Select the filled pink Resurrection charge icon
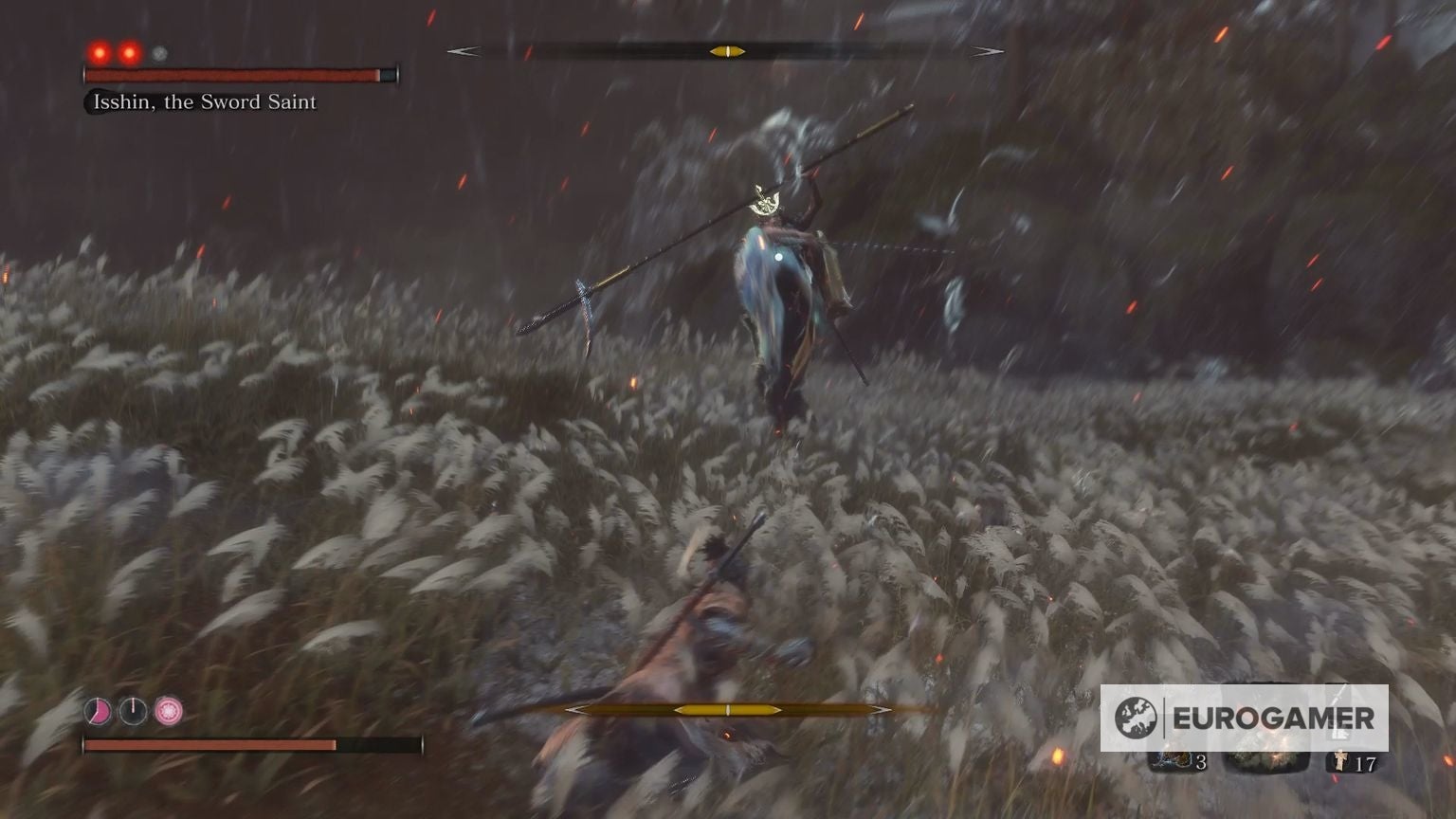Image resolution: width=1456 pixels, height=819 pixels. click(99, 710)
